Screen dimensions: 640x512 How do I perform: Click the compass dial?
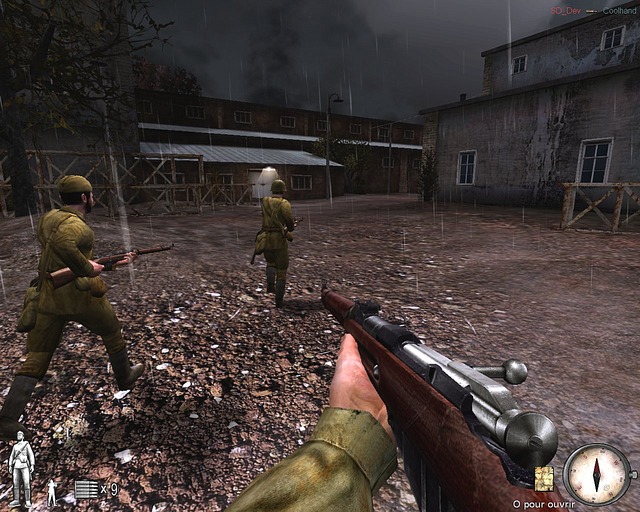click(597, 473)
